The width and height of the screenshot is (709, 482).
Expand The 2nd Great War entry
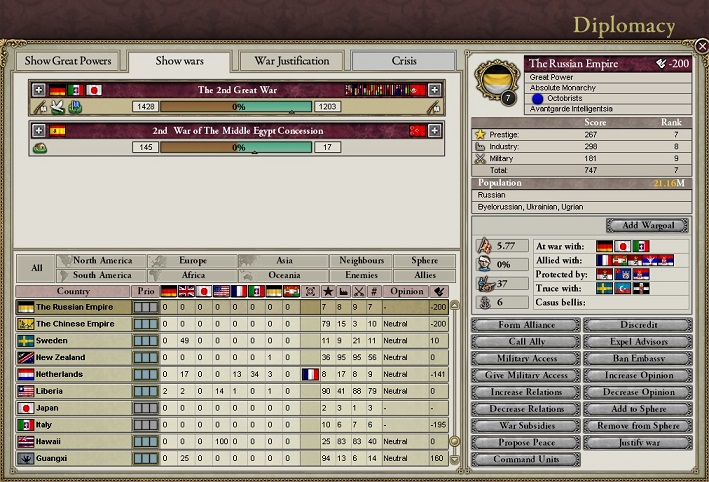coord(39,89)
